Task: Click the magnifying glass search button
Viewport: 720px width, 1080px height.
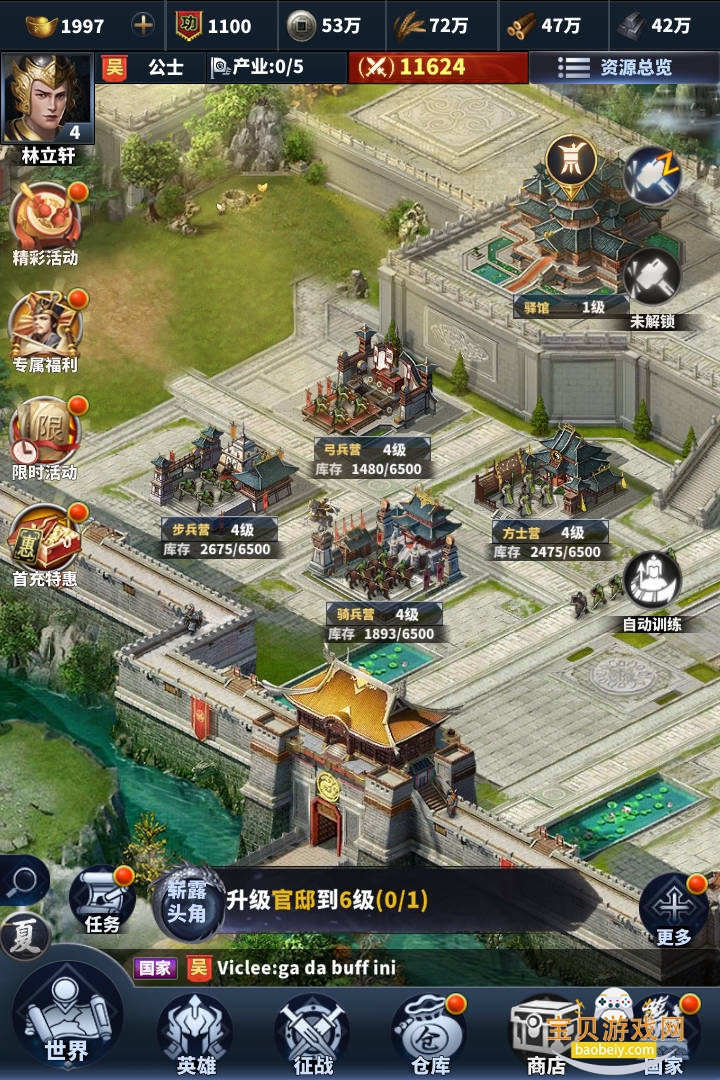Action: pos(22,881)
